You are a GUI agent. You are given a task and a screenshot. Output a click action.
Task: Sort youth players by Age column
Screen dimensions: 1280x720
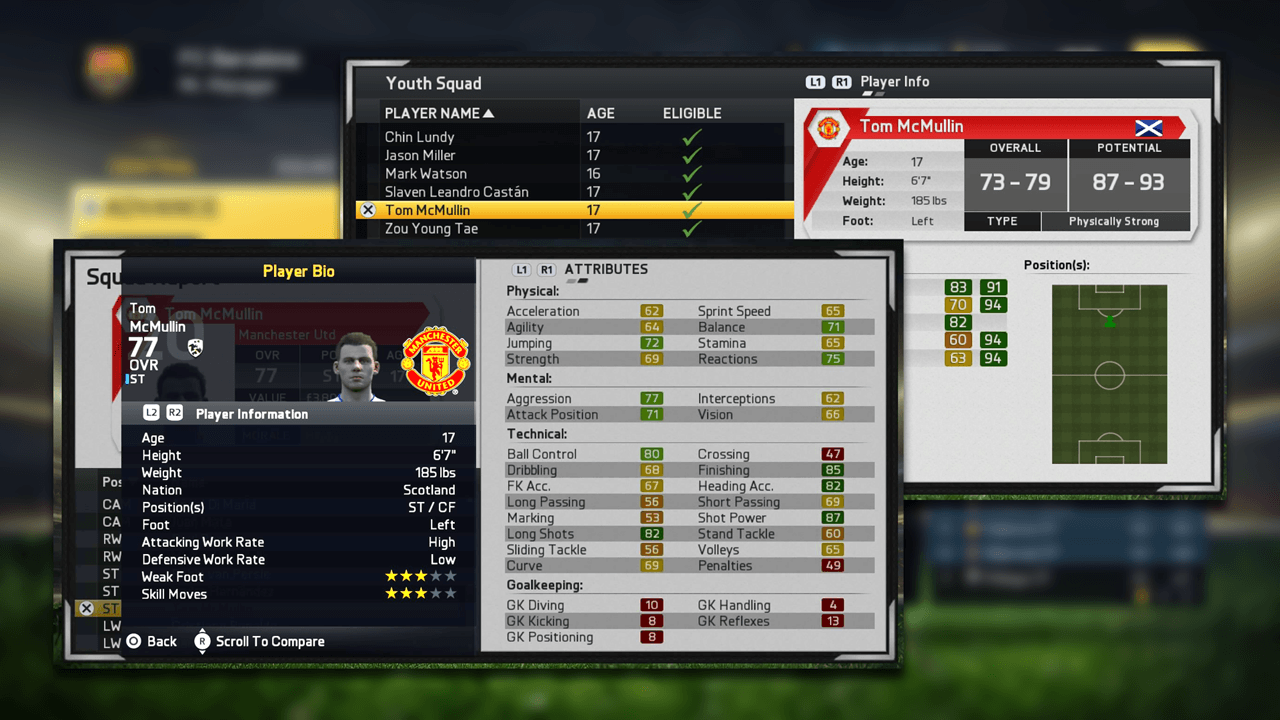601,113
